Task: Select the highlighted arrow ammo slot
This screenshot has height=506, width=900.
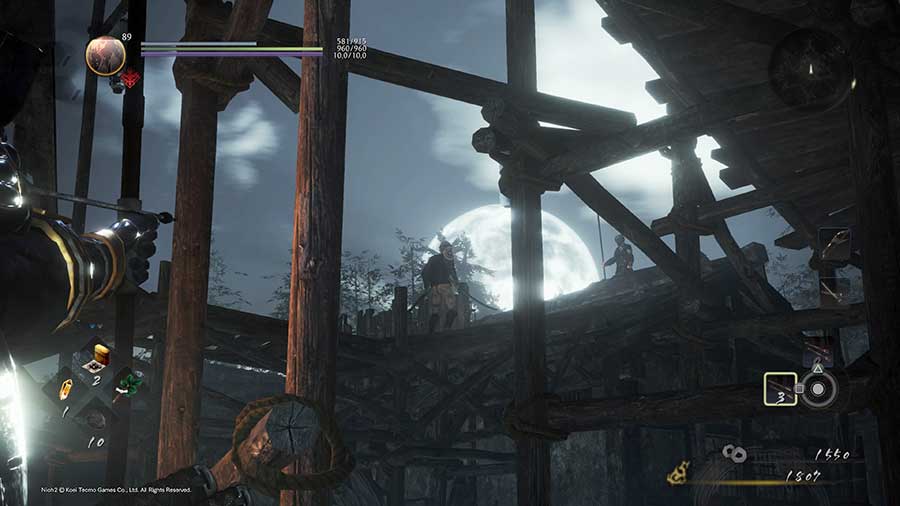Action: [x=780, y=389]
